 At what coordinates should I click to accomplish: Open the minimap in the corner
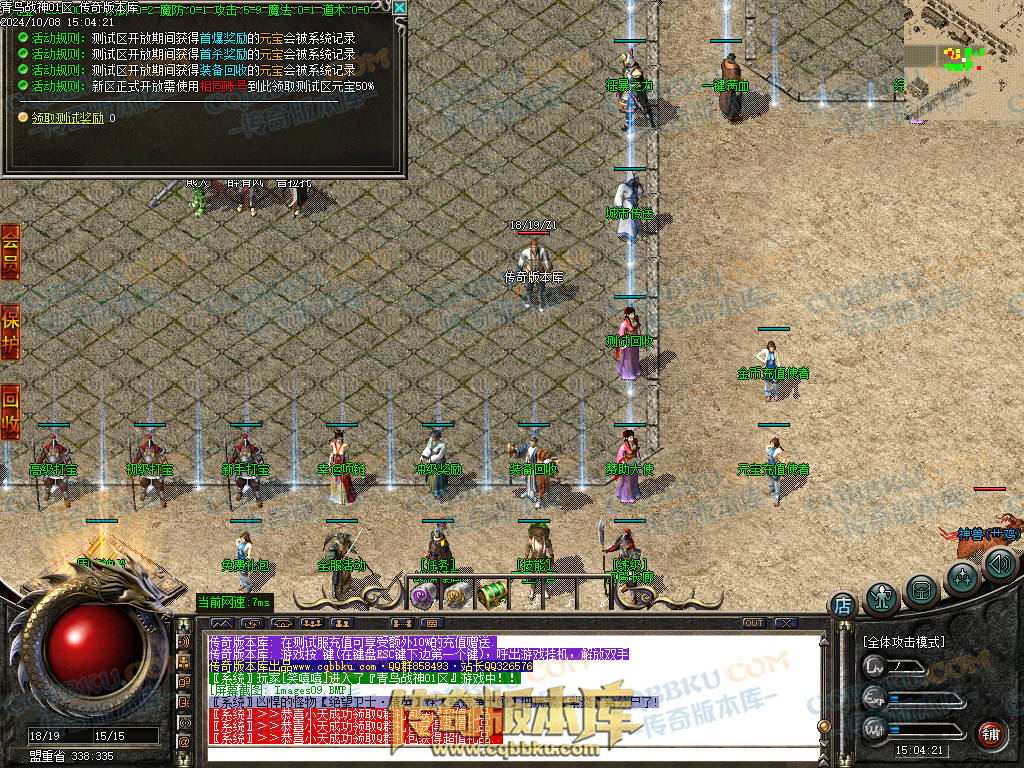(x=963, y=58)
